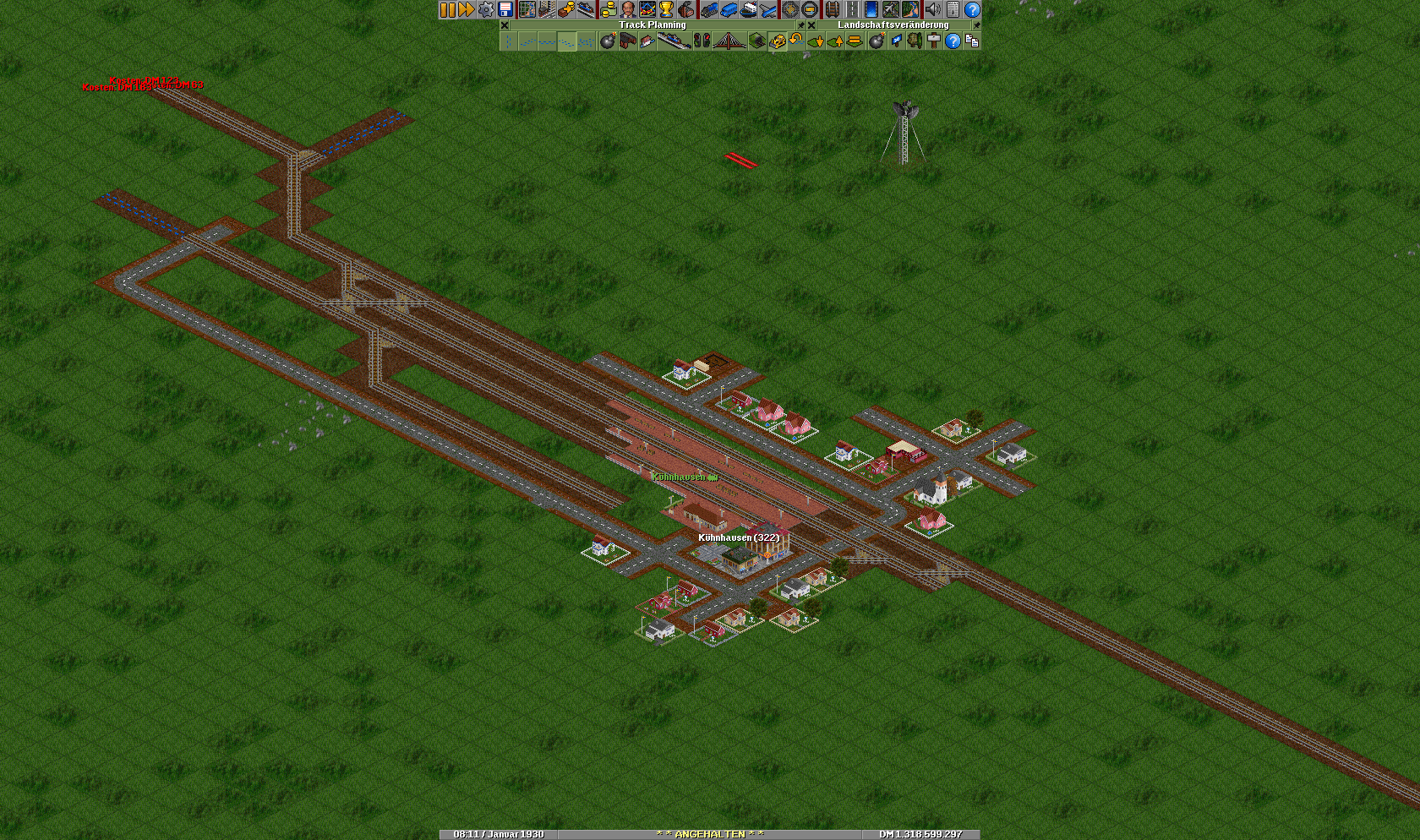Activate the raise land tool

pyautogui.click(x=835, y=41)
